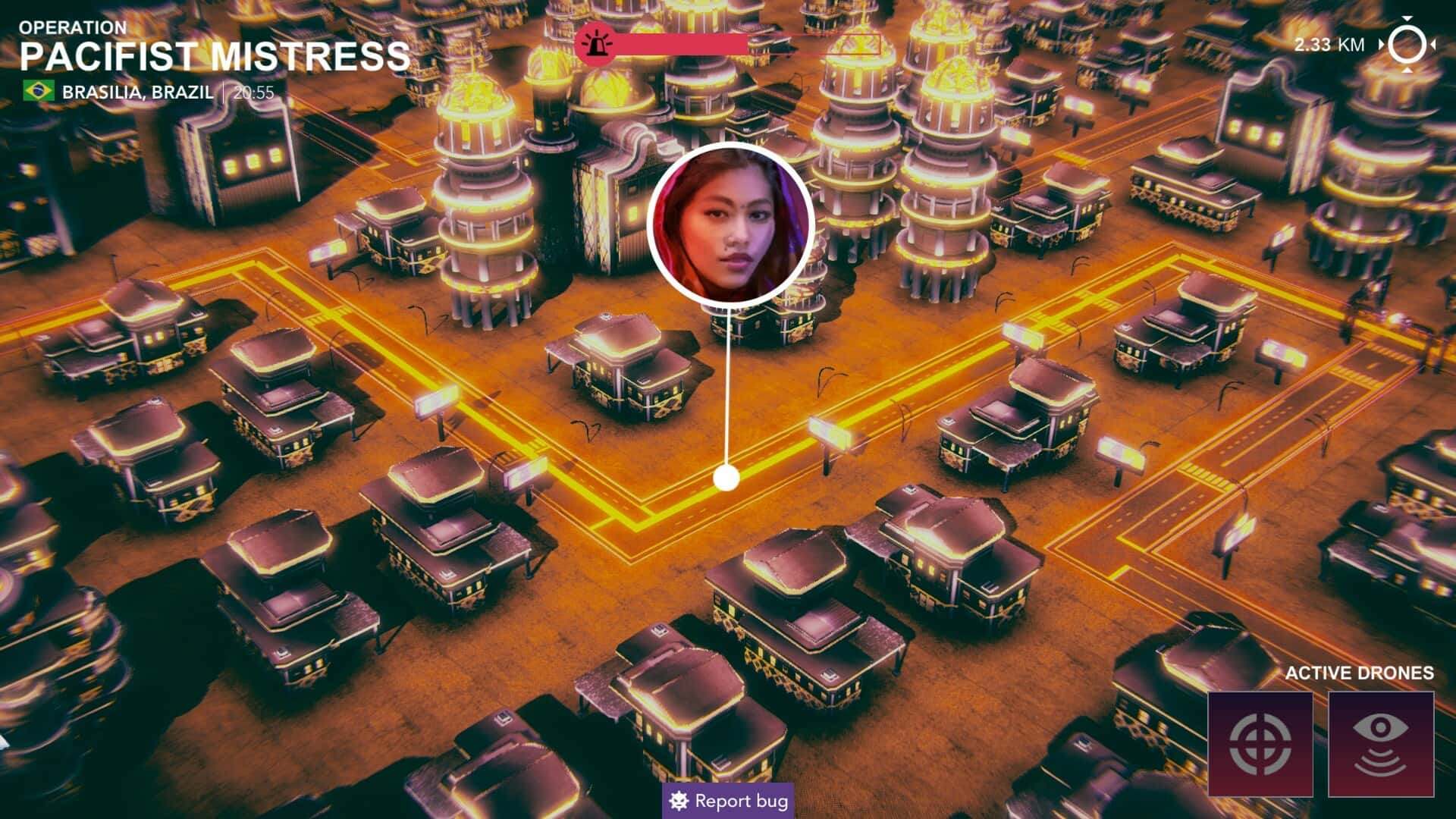Open the alert bar's outlined end section
Screen dimensions: 1456x819
click(861, 44)
